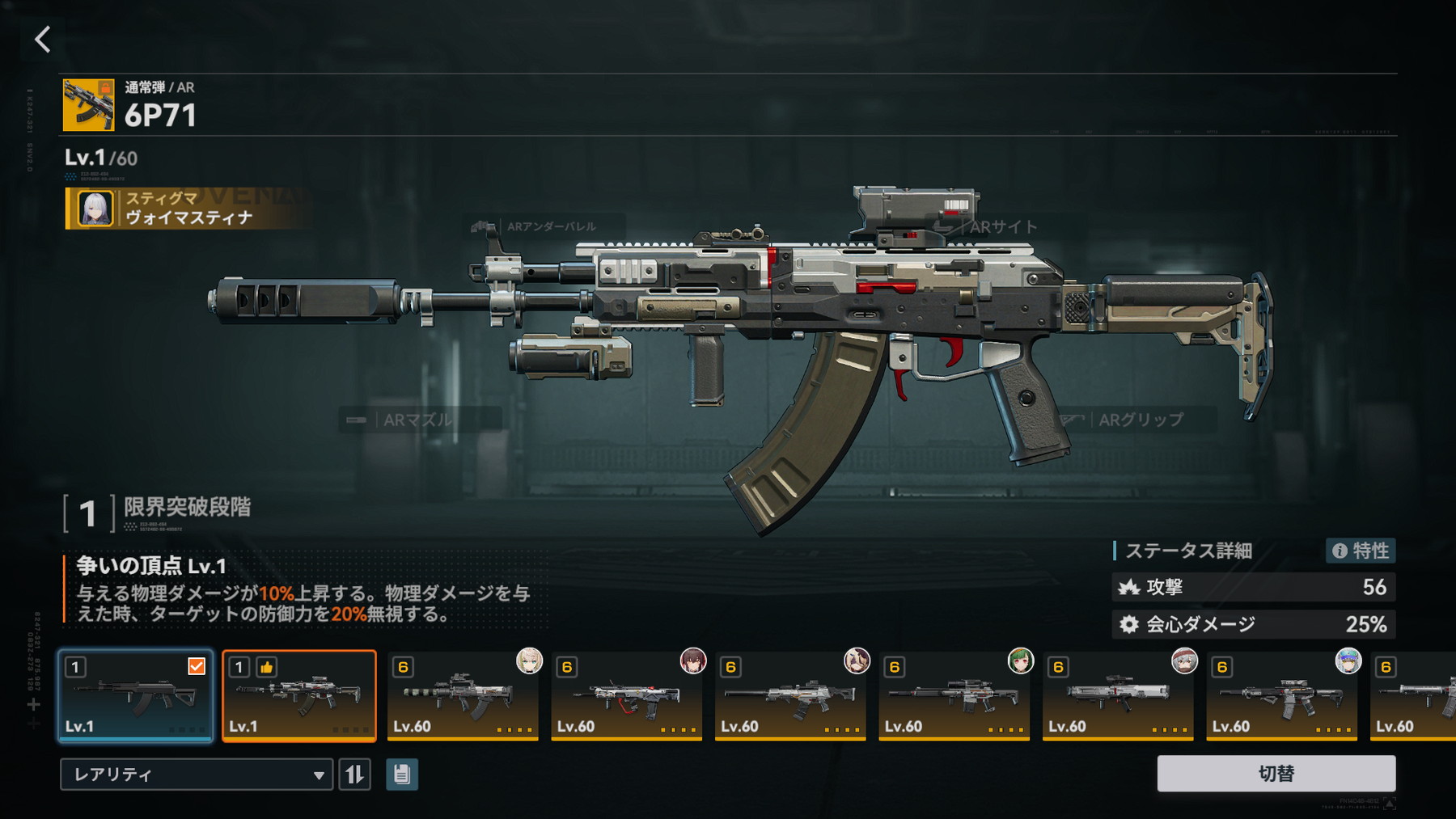The image size is (1456, 819).
Task: Select the Lv.60 weapon with blonde character portrait
Action: pyautogui.click(x=463, y=696)
